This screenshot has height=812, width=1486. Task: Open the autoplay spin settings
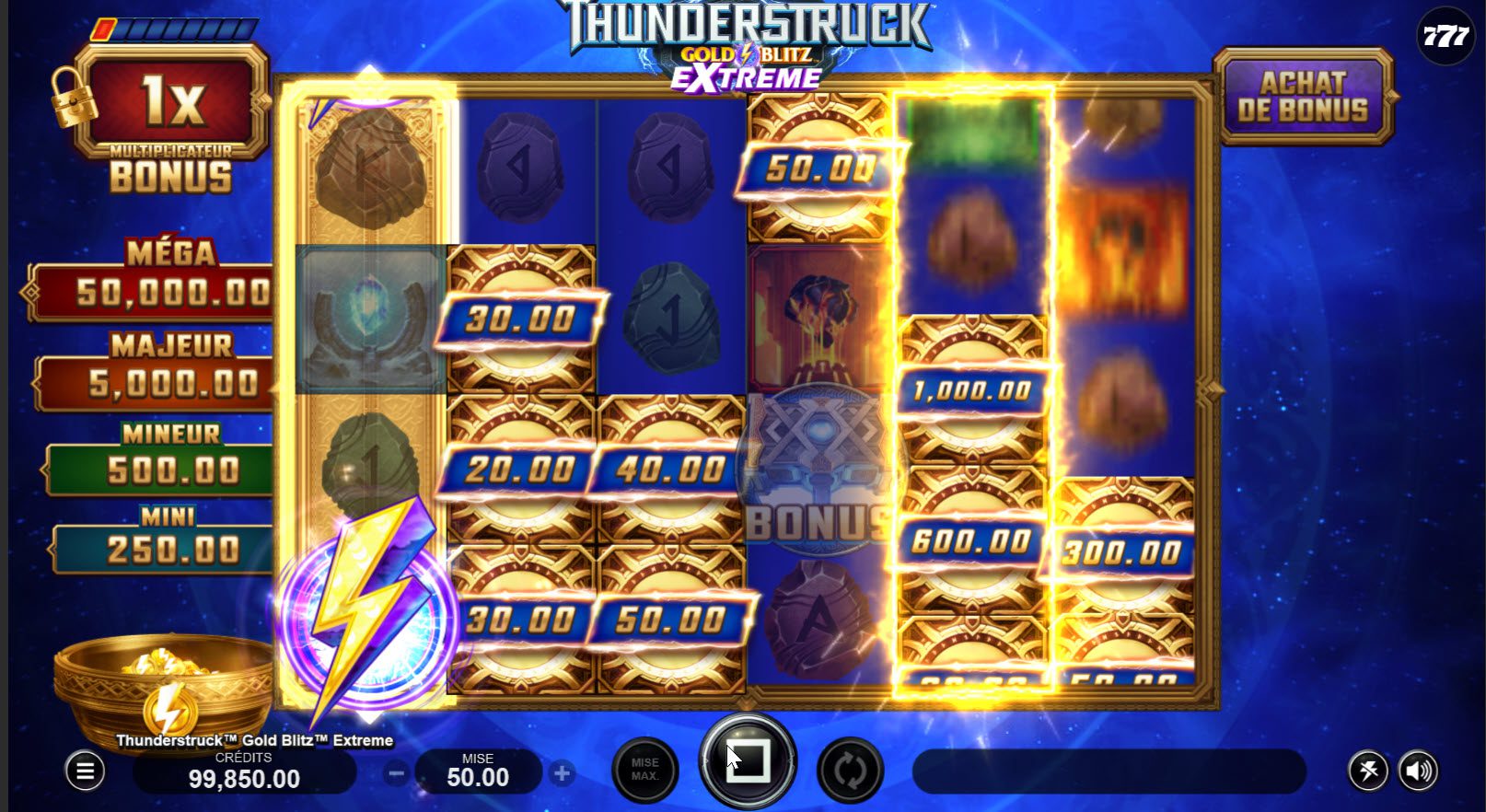(848, 771)
